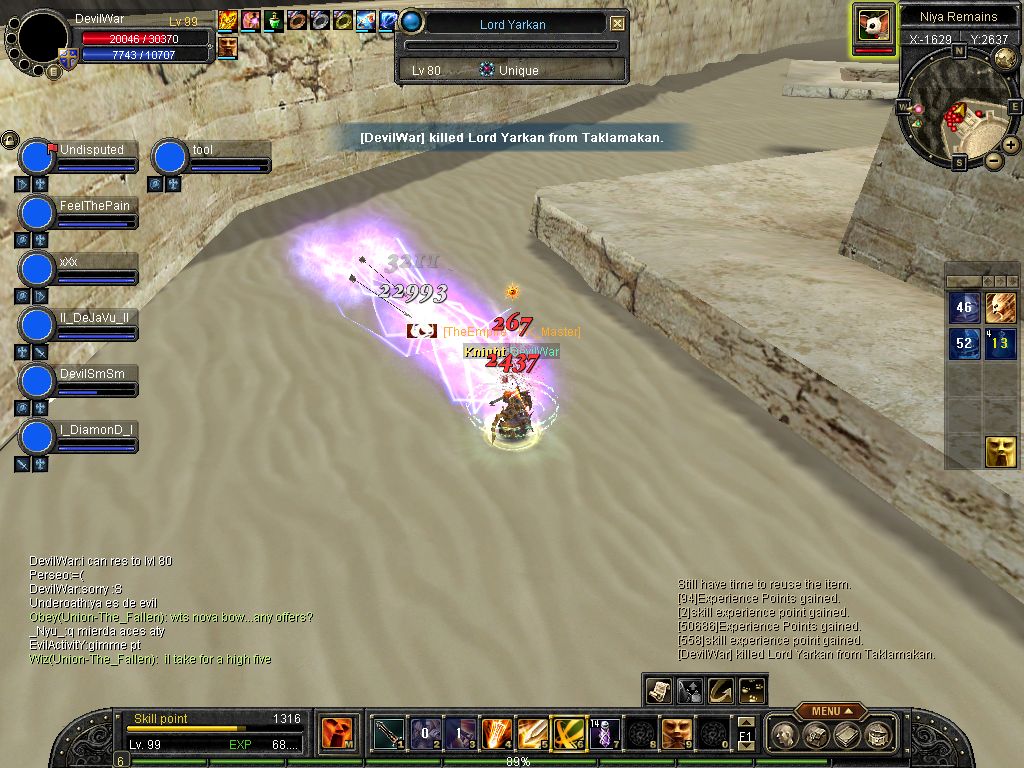Click the footprints icon above the hotbar
The height and width of the screenshot is (768, 1024).
[x=752, y=690]
